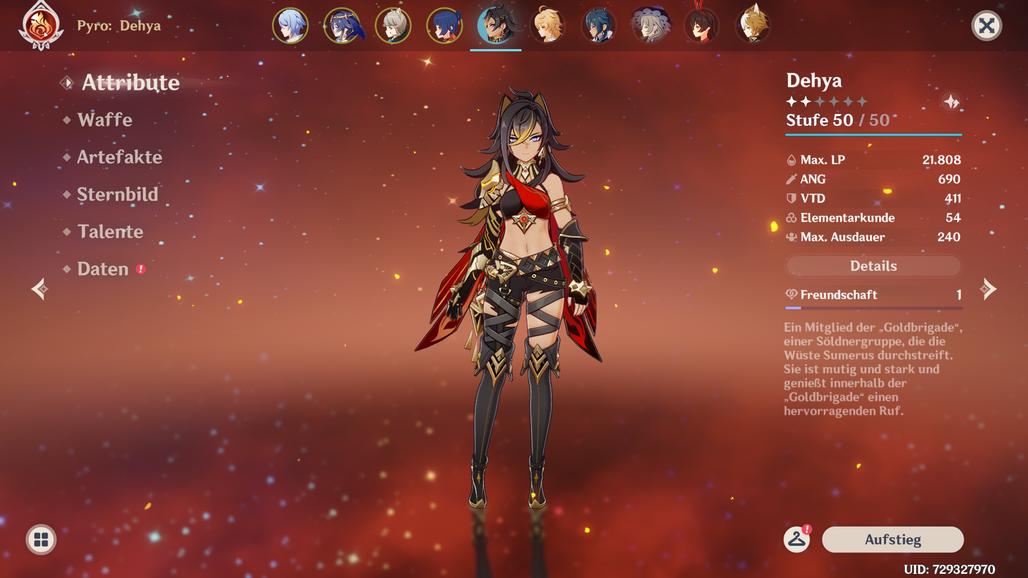The image size is (1028, 578).
Task: Click the Pyro element emblem
Action: pyautogui.click(x=41, y=26)
